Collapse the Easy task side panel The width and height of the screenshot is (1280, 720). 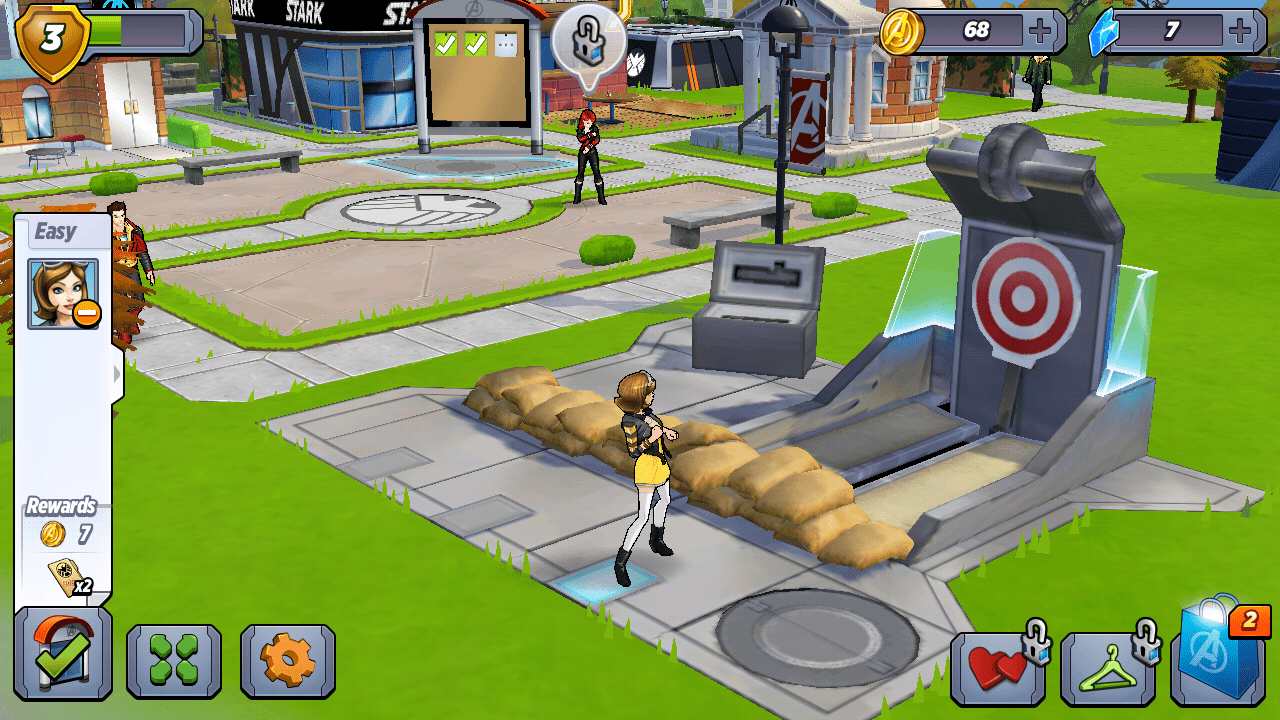coord(118,374)
